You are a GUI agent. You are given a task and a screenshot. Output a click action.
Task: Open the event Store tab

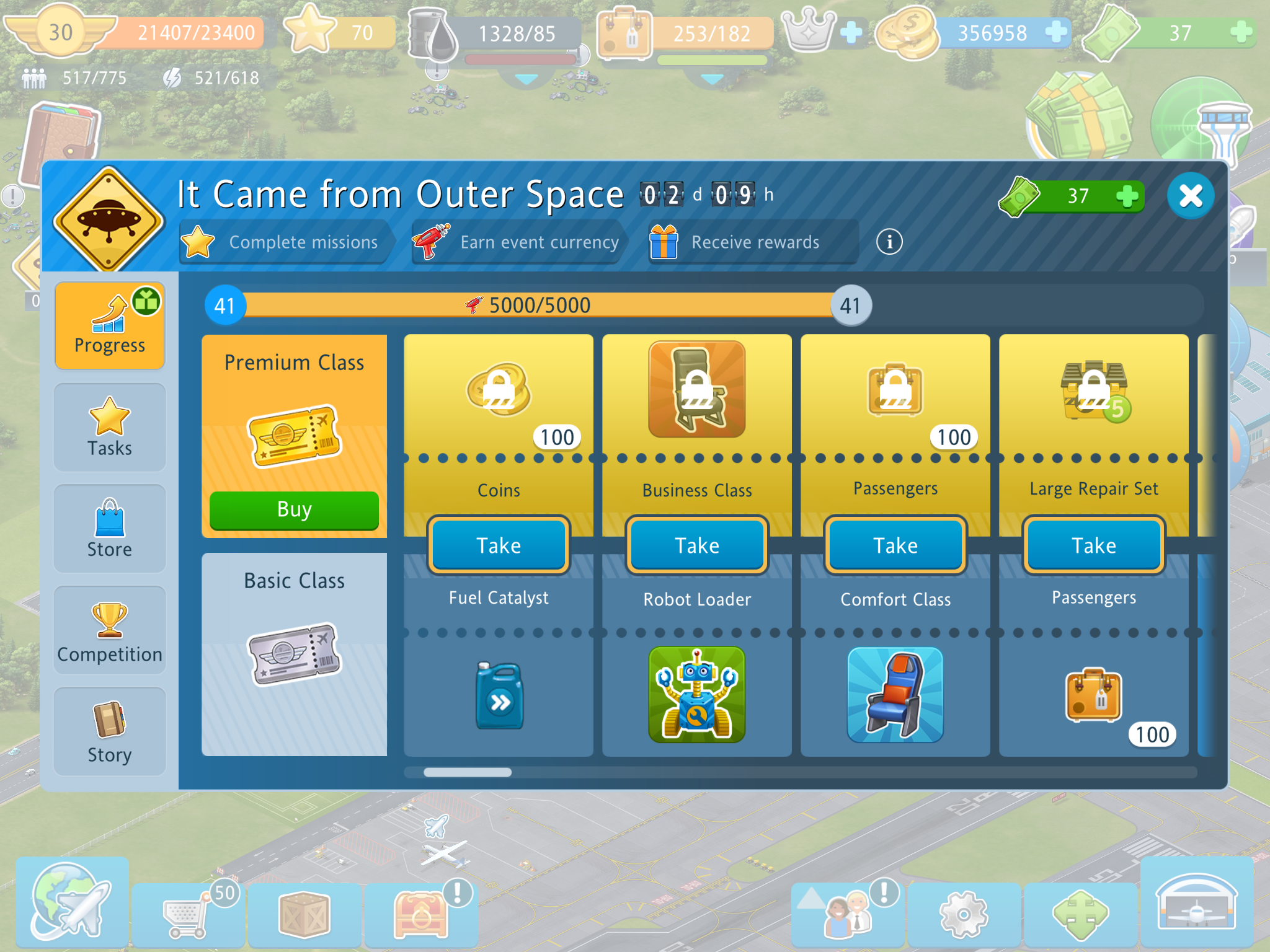pyautogui.click(x=110, y=529)
